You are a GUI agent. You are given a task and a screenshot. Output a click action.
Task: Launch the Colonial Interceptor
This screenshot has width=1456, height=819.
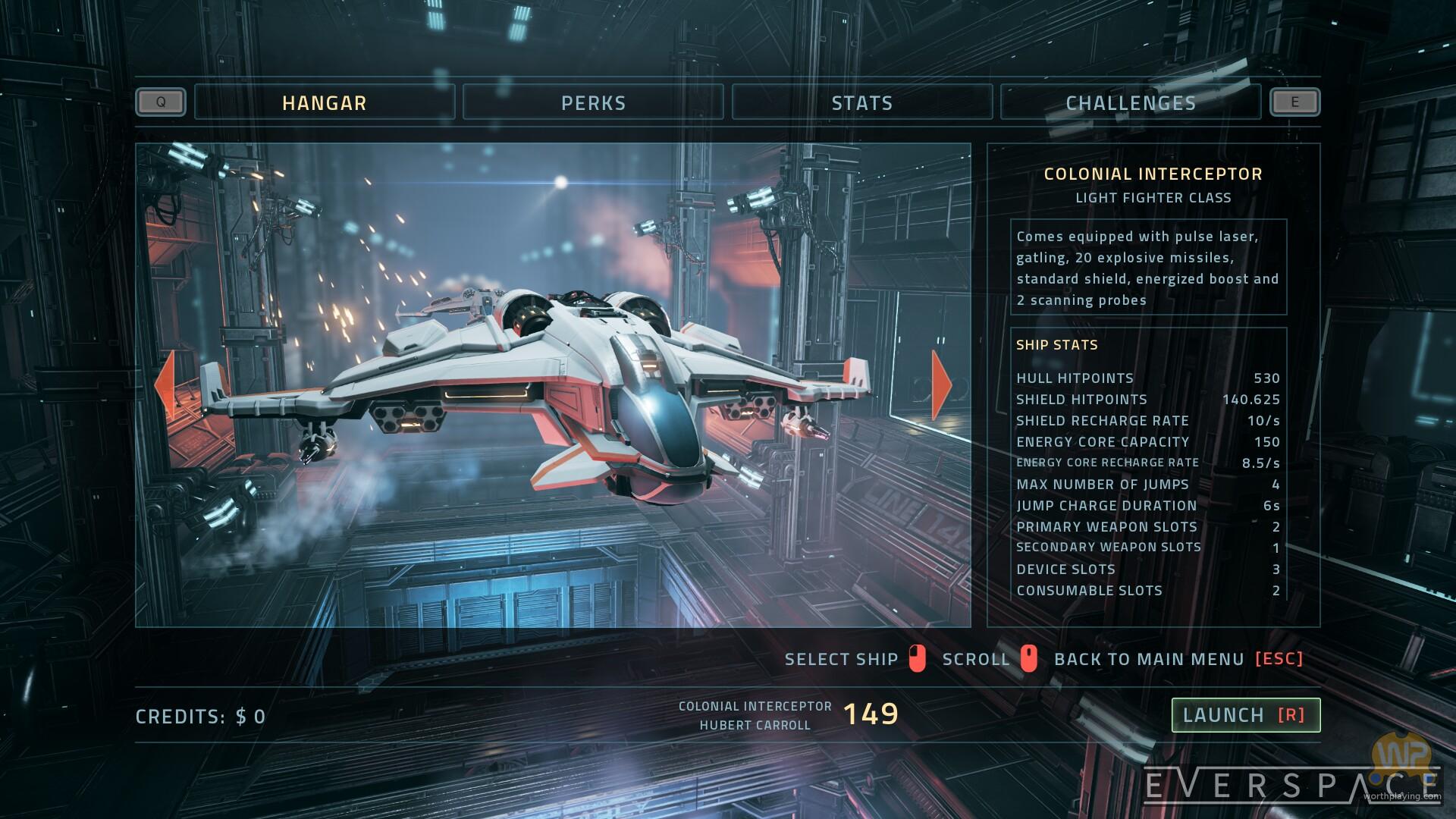click(x=1245, y=715)
